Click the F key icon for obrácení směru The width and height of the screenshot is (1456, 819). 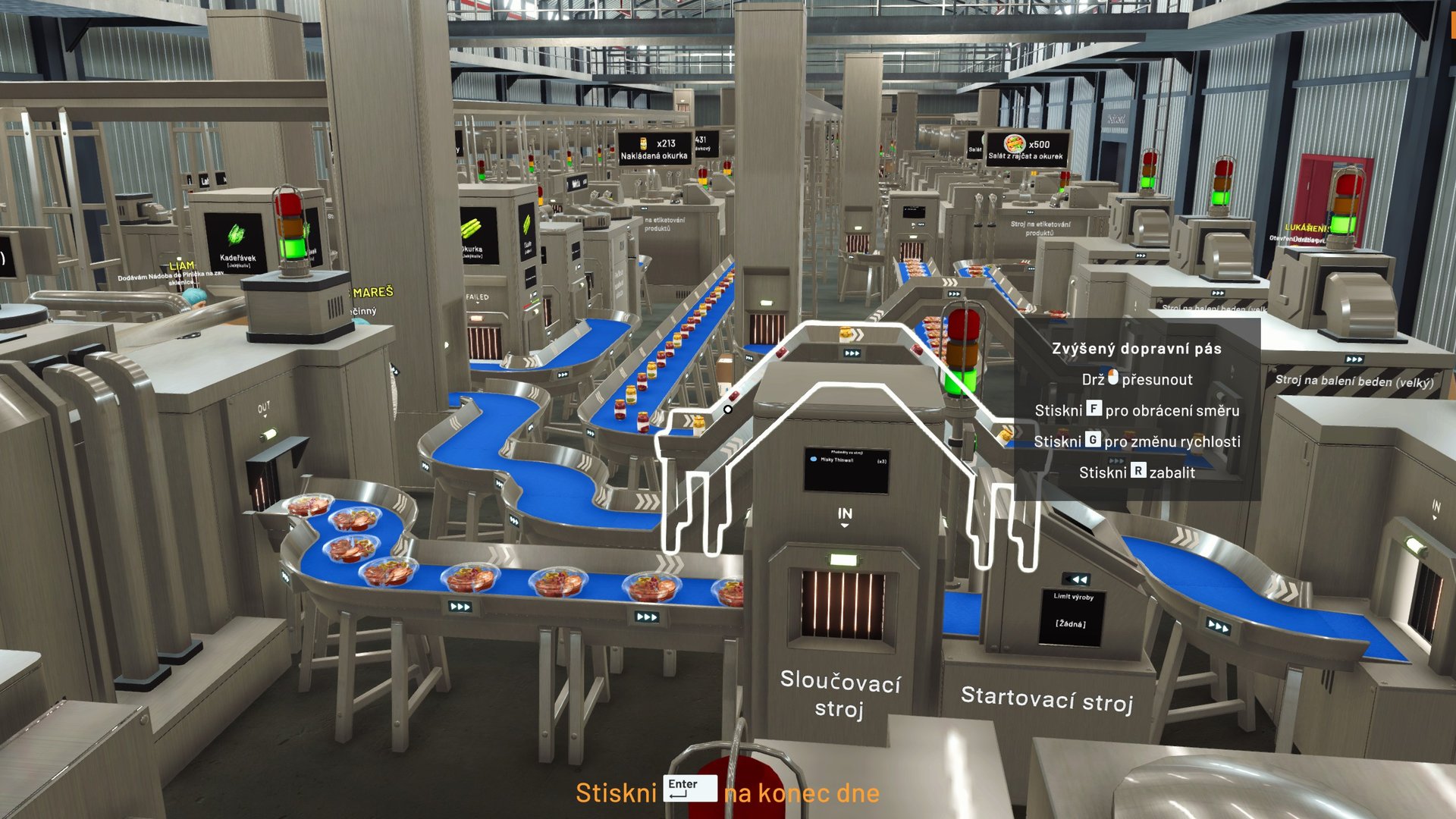[x=1094, y=411]
